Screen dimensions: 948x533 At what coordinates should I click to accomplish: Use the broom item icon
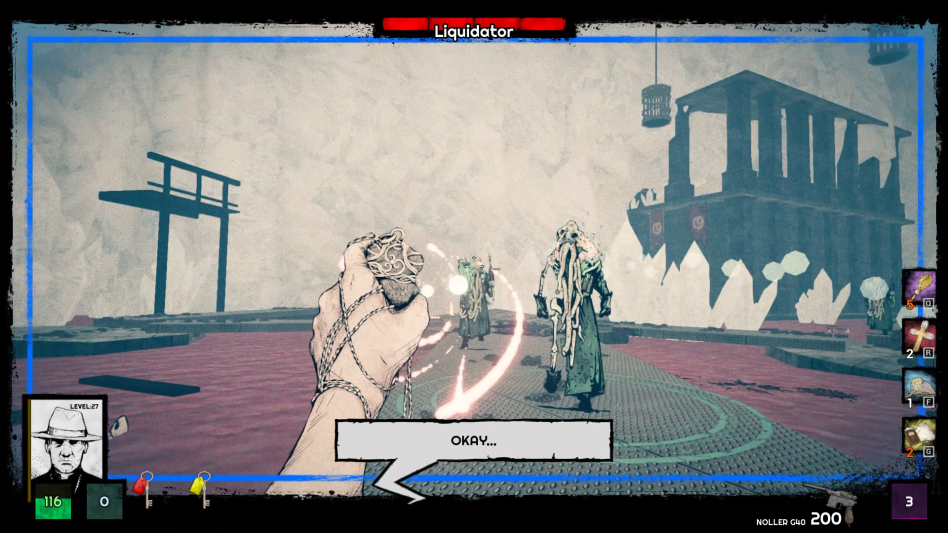[918, 287]
